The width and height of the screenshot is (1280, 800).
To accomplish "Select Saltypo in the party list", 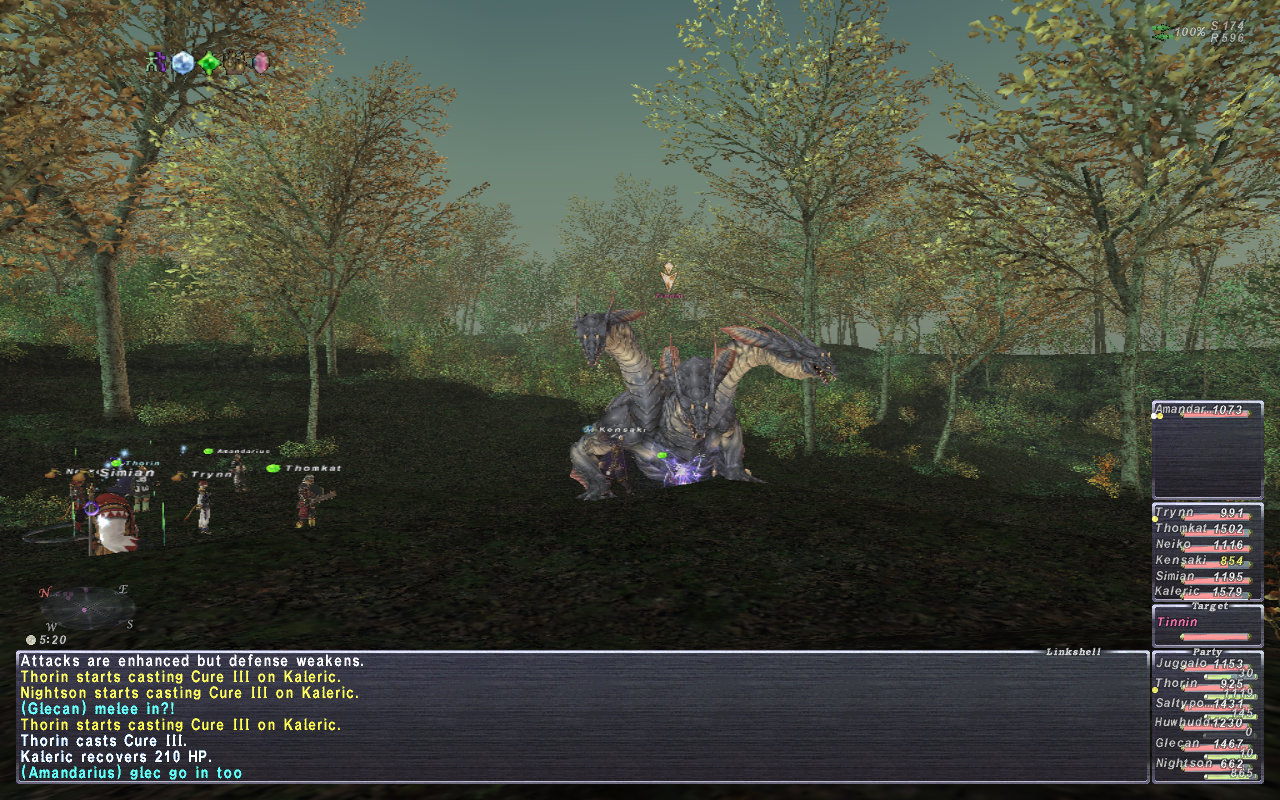I will tap(1207, 705).
